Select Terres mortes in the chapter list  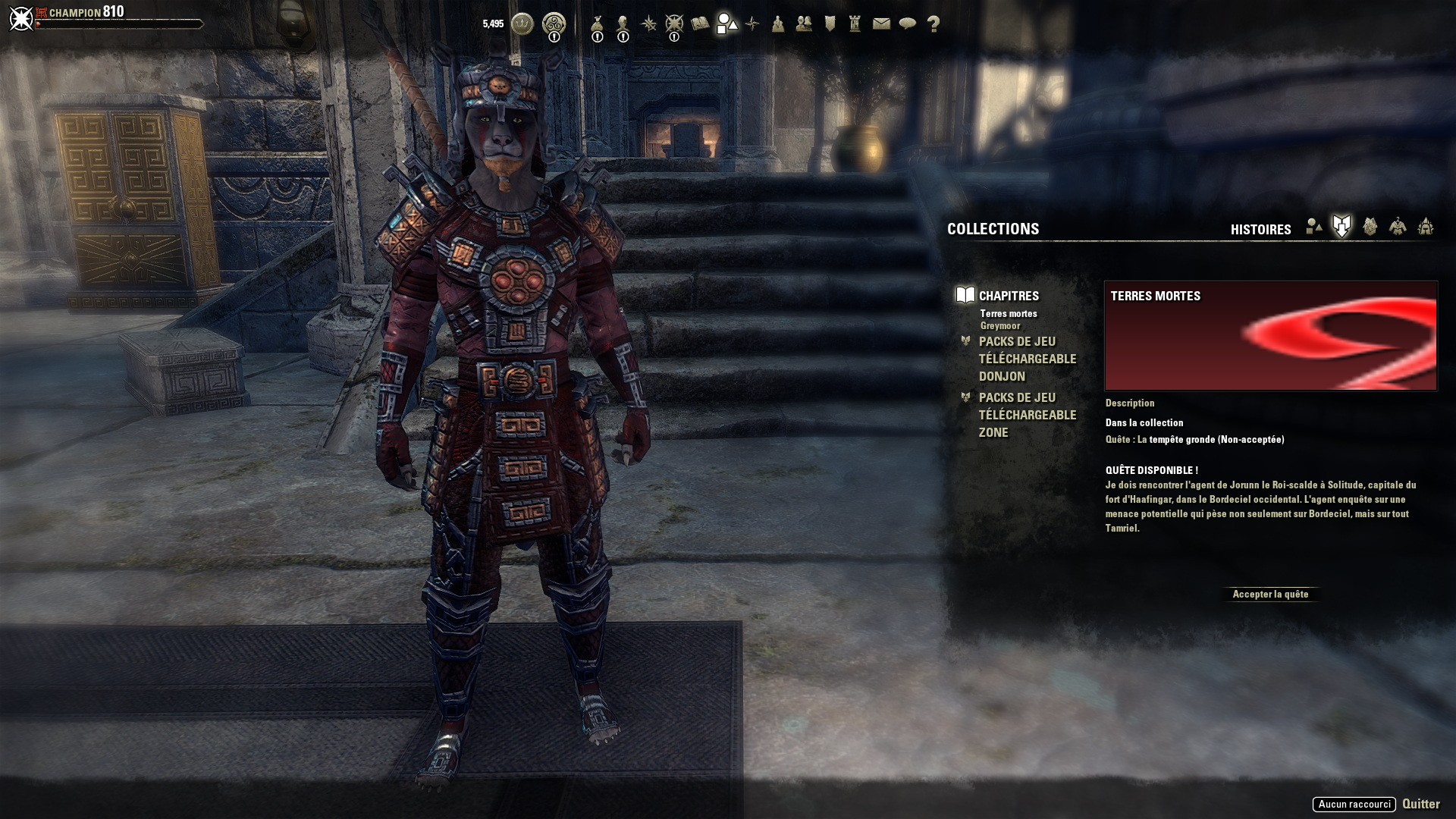pyautogui.click(x=1008, y=314)
